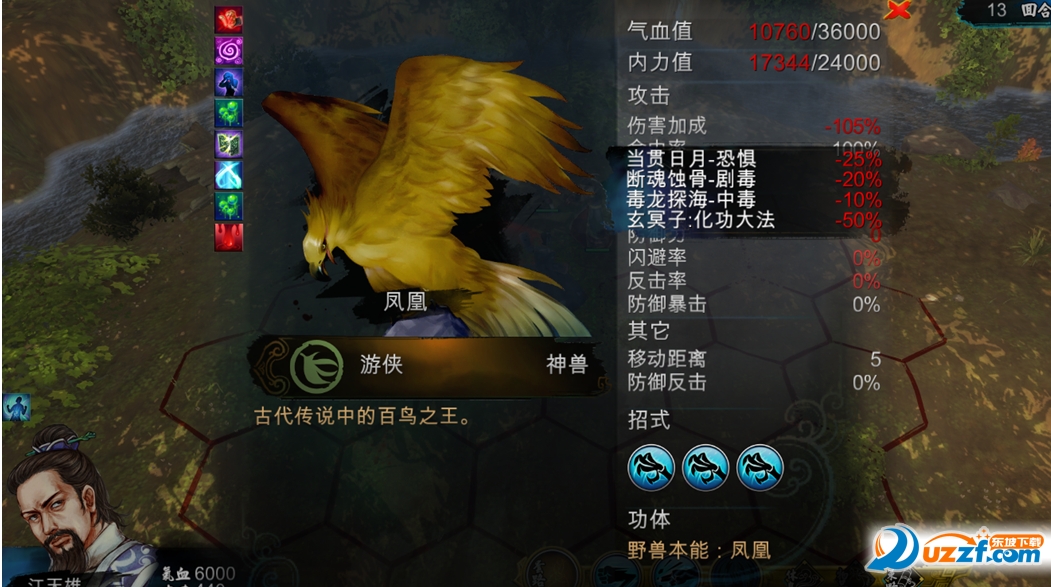
Task: Inspect the cracked green tablet status icon
Action: click(229, 144)
